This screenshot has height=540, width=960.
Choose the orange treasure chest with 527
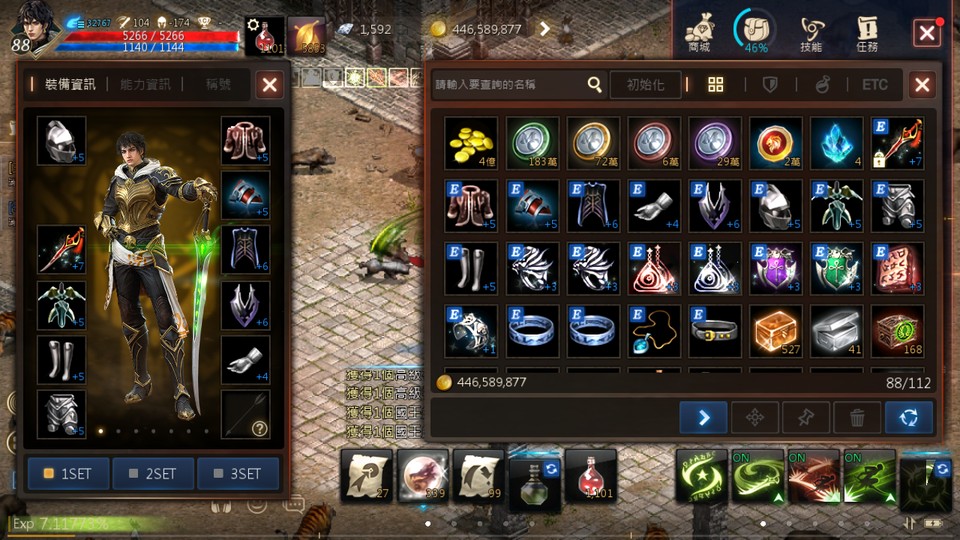(x=775, y=331)
